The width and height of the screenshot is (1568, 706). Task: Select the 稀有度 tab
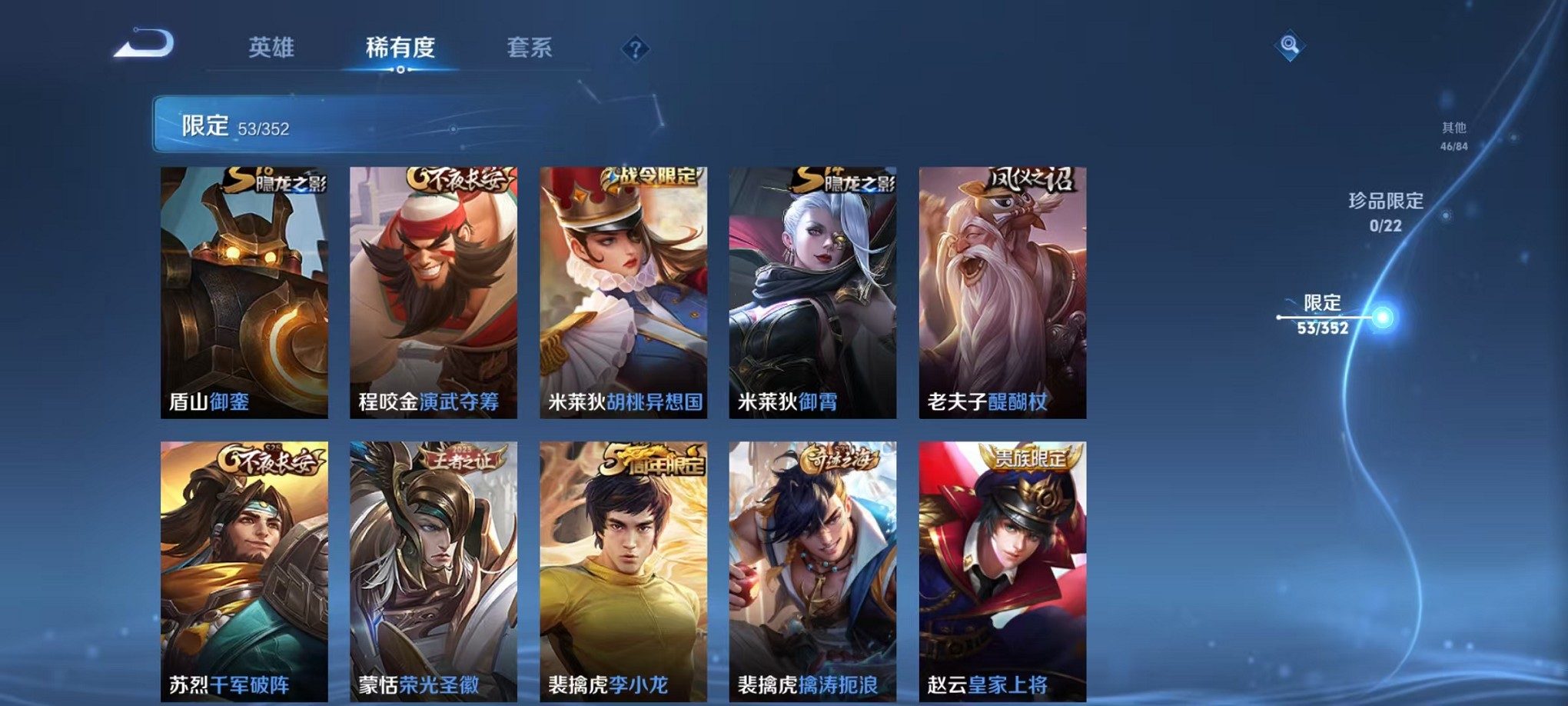(402, 48)
